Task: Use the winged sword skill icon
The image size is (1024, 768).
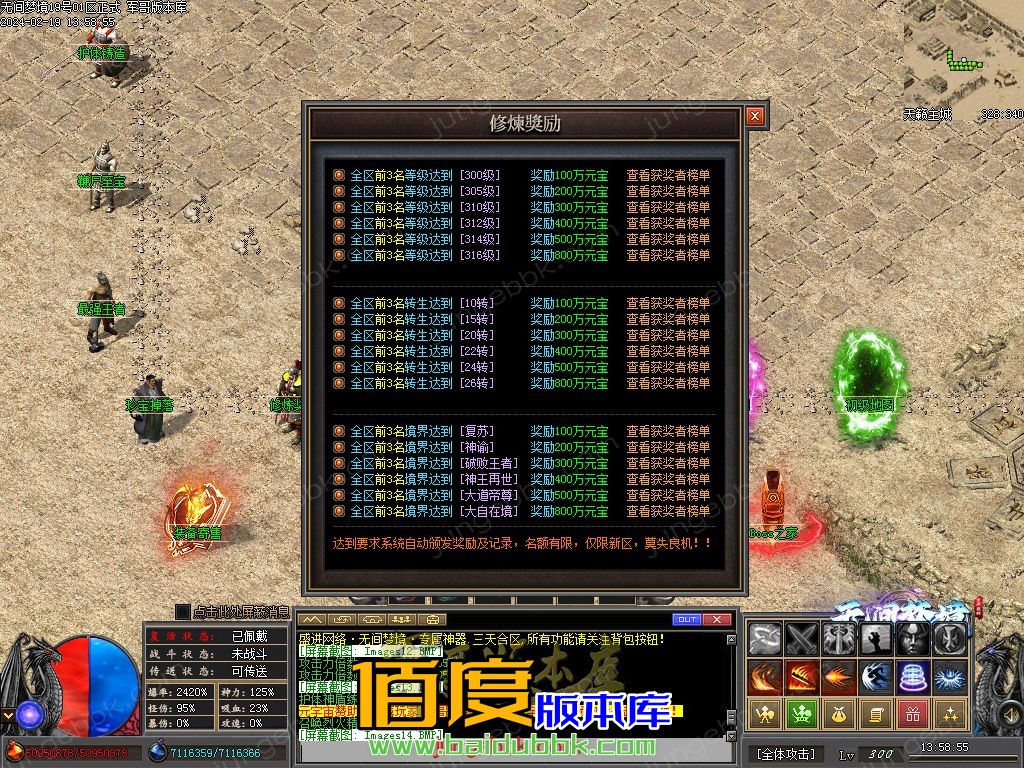Action: point(839,639)
